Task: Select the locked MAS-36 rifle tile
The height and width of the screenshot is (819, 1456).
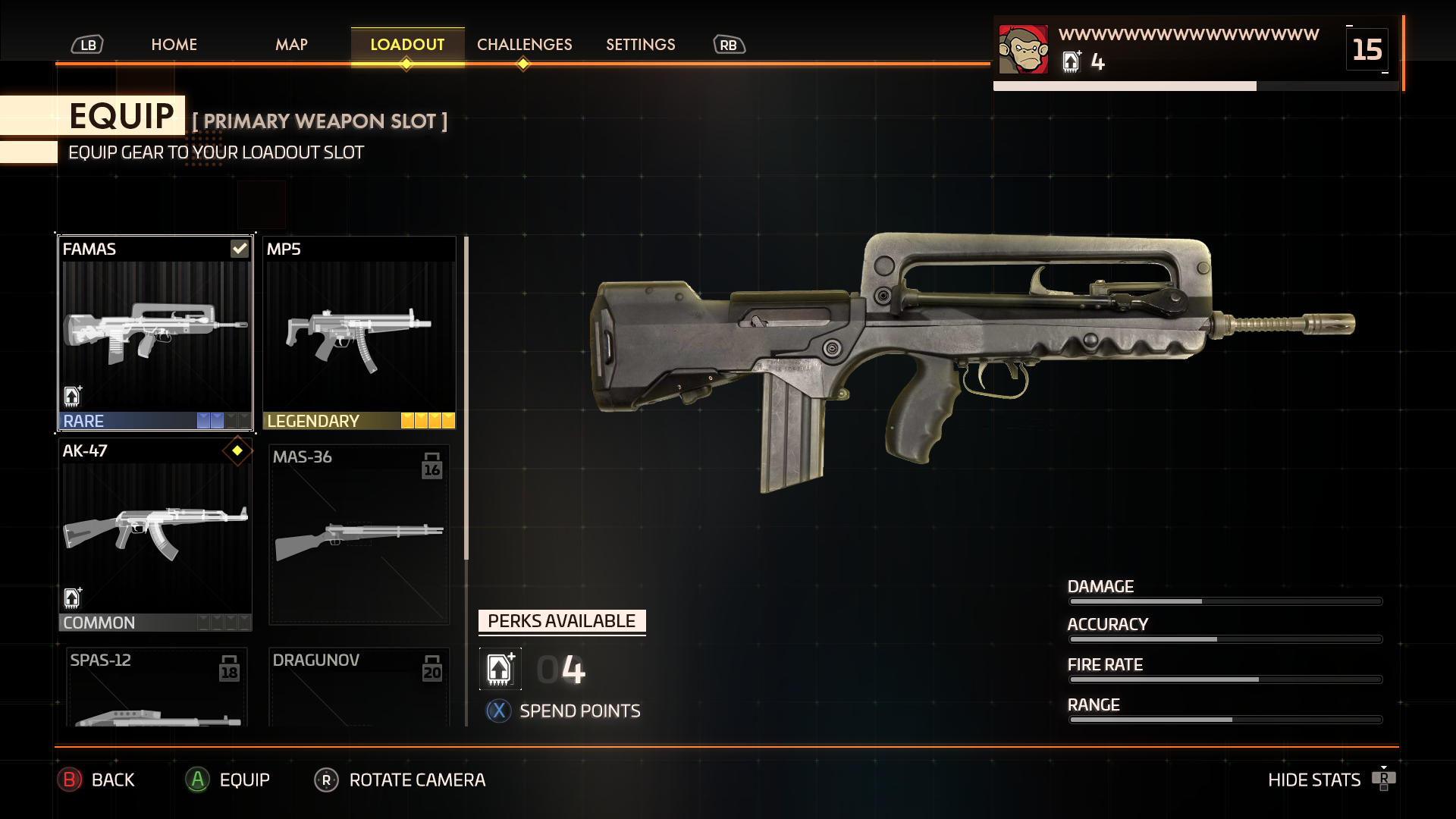Action: coord(359,535)
